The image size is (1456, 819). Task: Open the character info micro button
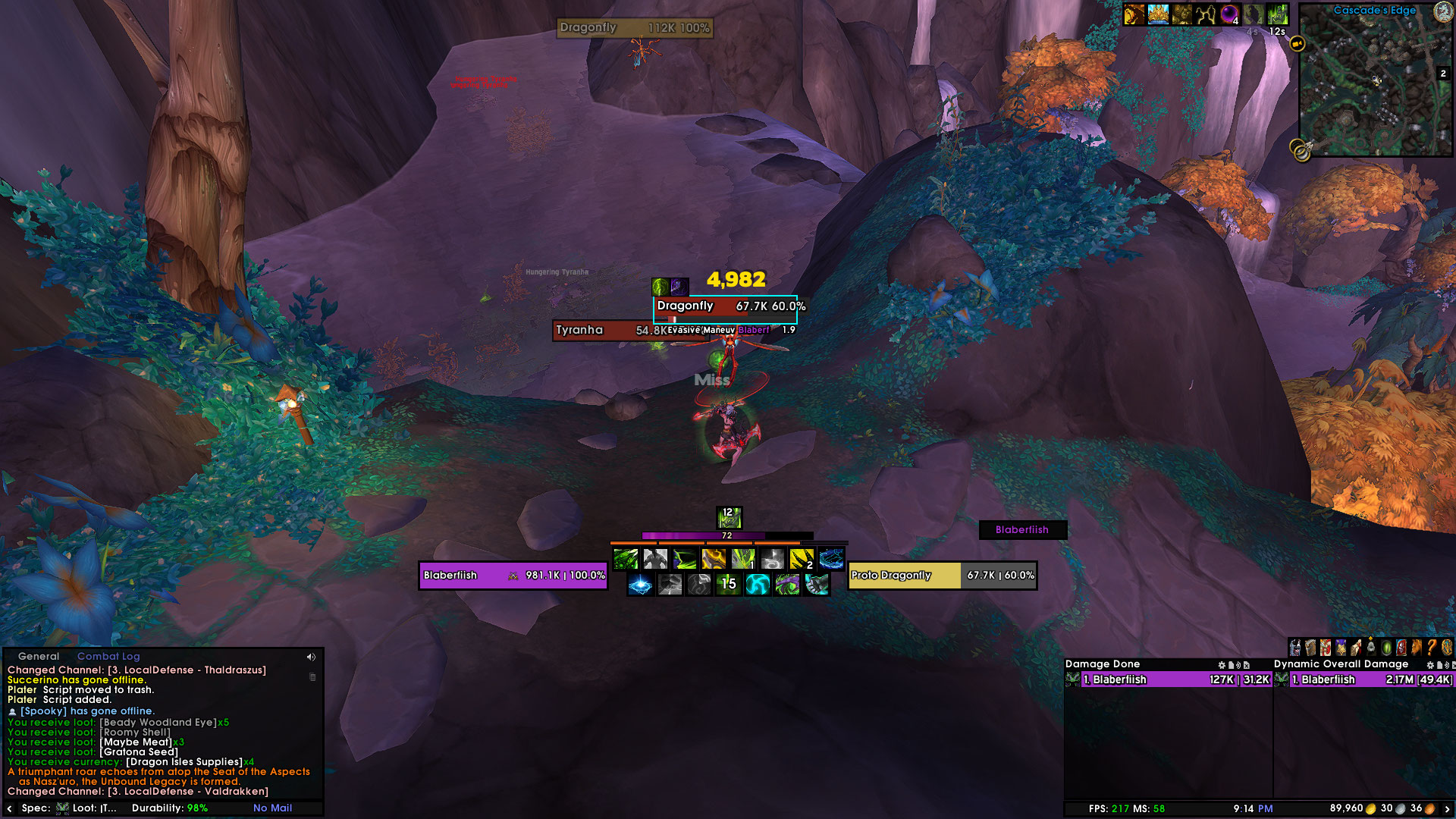tap(1296, 648)
